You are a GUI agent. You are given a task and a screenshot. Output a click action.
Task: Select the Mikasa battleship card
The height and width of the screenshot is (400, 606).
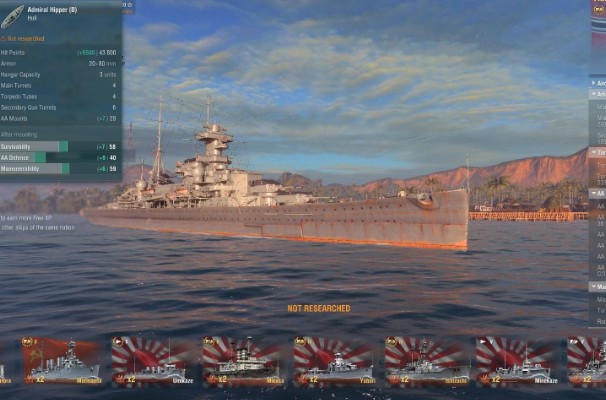click(x=242, y=361)
